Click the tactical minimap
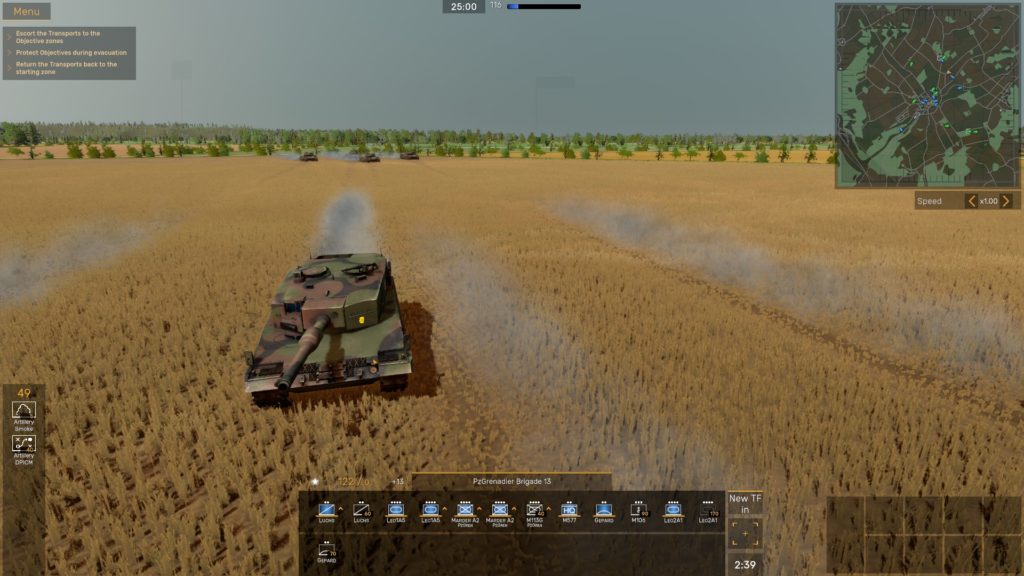This screenshot has height=576, width=1024. coord(927,95)
